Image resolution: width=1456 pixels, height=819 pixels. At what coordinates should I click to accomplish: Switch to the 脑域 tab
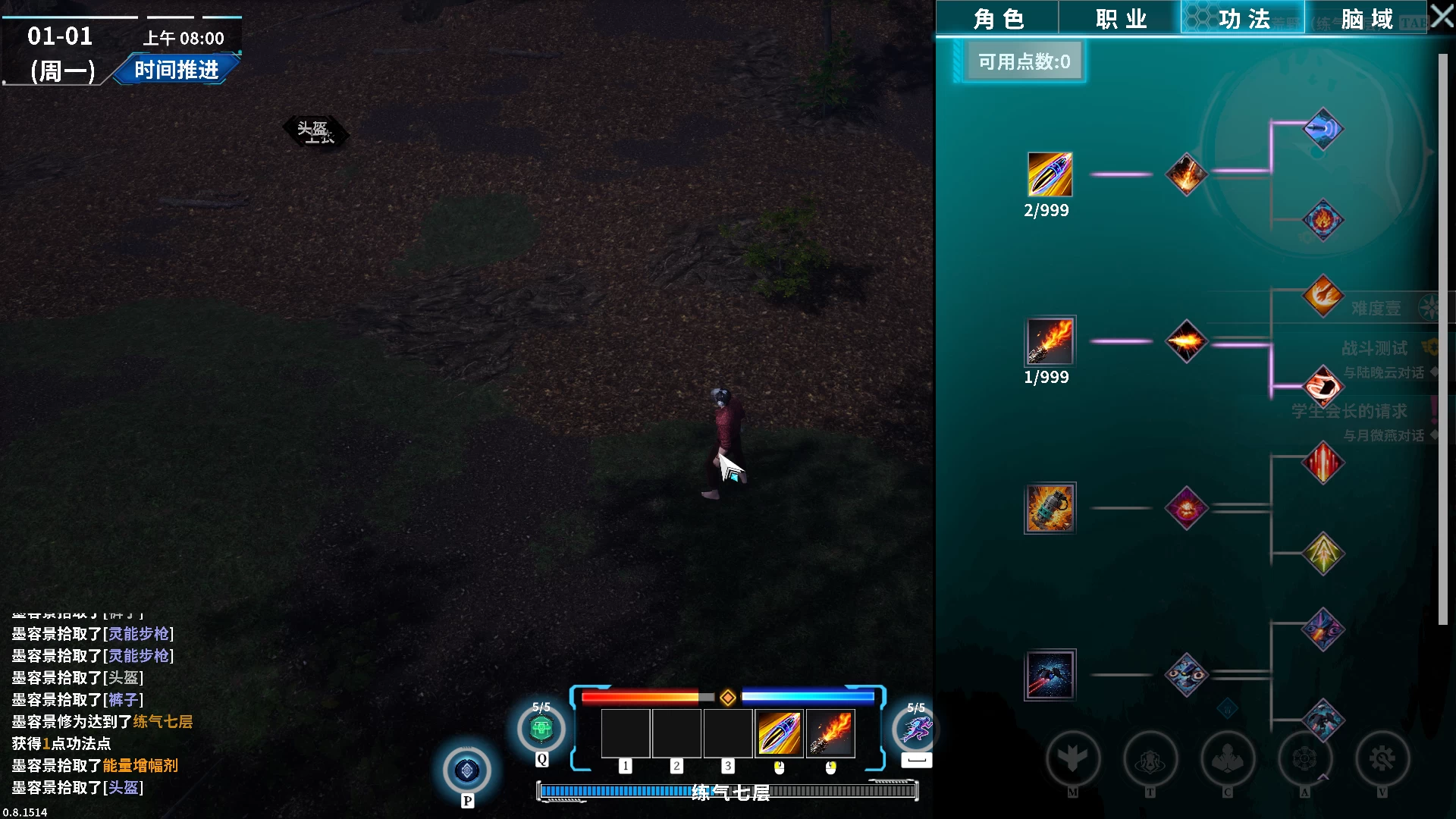[x=1366, y=19]
